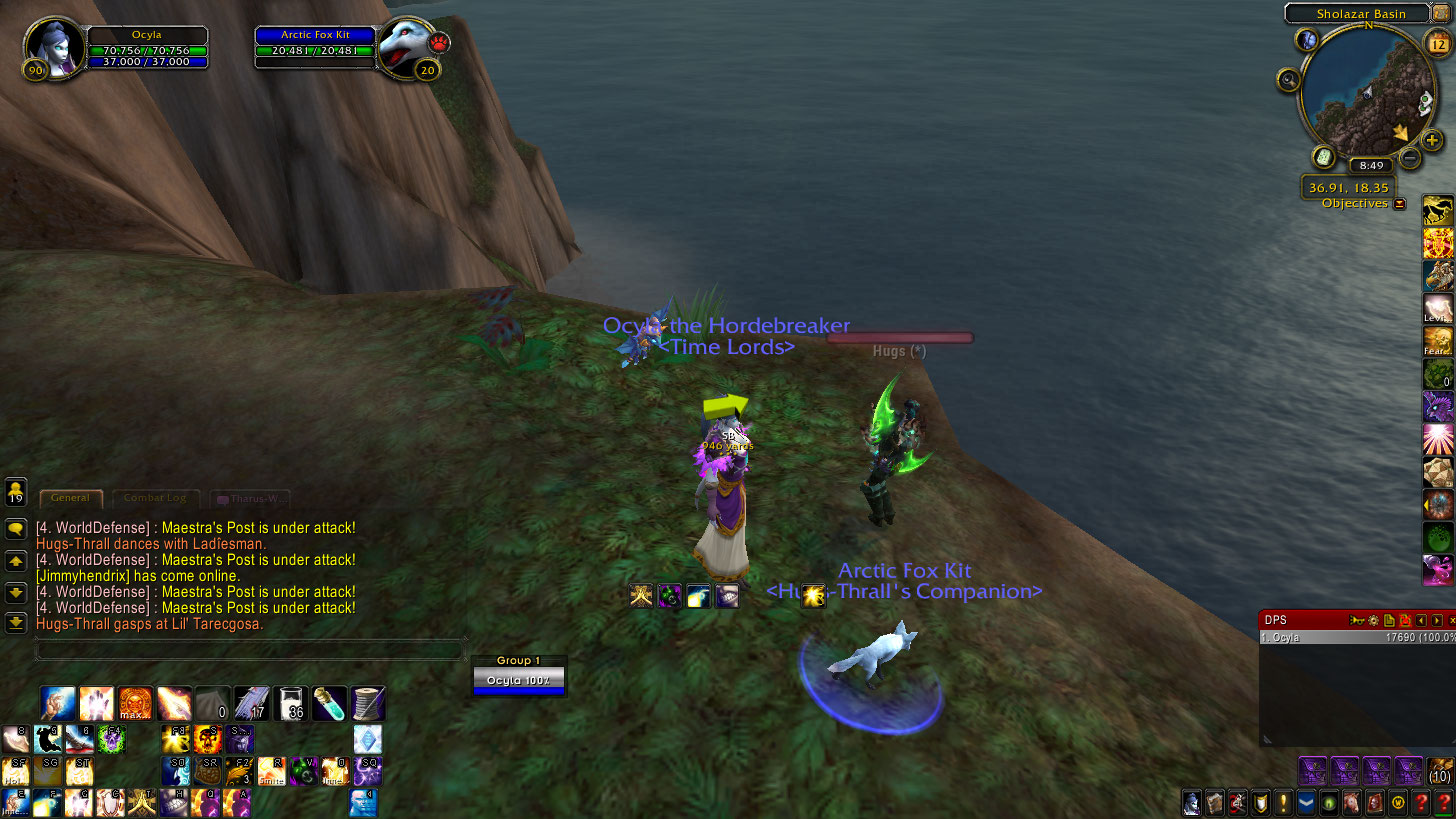Viewport: 1456px width, 819px height.
Task: Close the DPS meter window
Action: tap(1451, 621)
